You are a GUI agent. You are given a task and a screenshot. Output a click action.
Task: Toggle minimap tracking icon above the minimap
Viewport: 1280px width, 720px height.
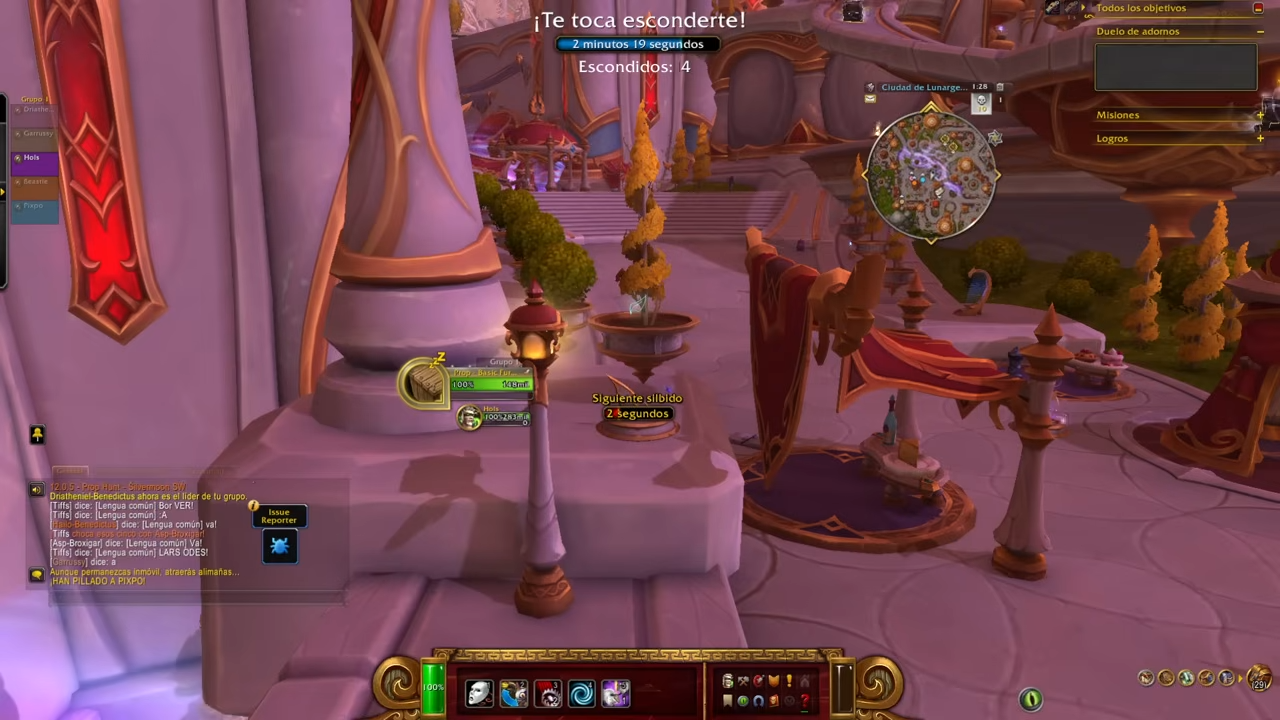[x=870, y=87]
